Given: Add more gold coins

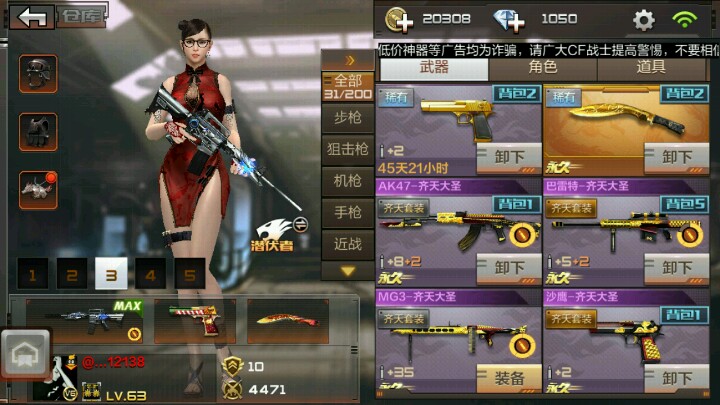Looking at the screenshot, I should coord(399,19).
